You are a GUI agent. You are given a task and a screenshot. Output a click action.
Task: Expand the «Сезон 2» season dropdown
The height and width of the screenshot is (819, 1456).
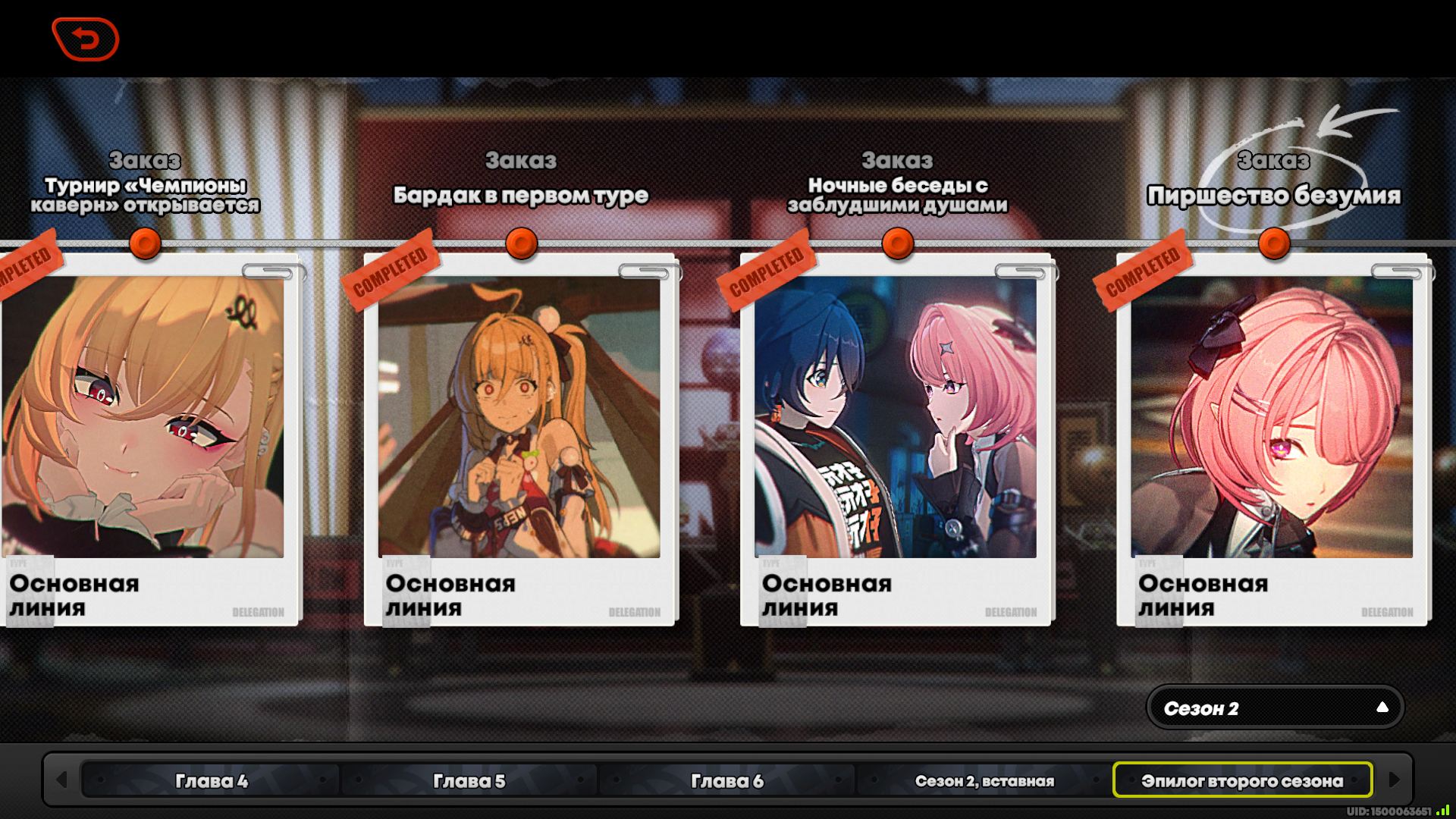pos(1275,708)
